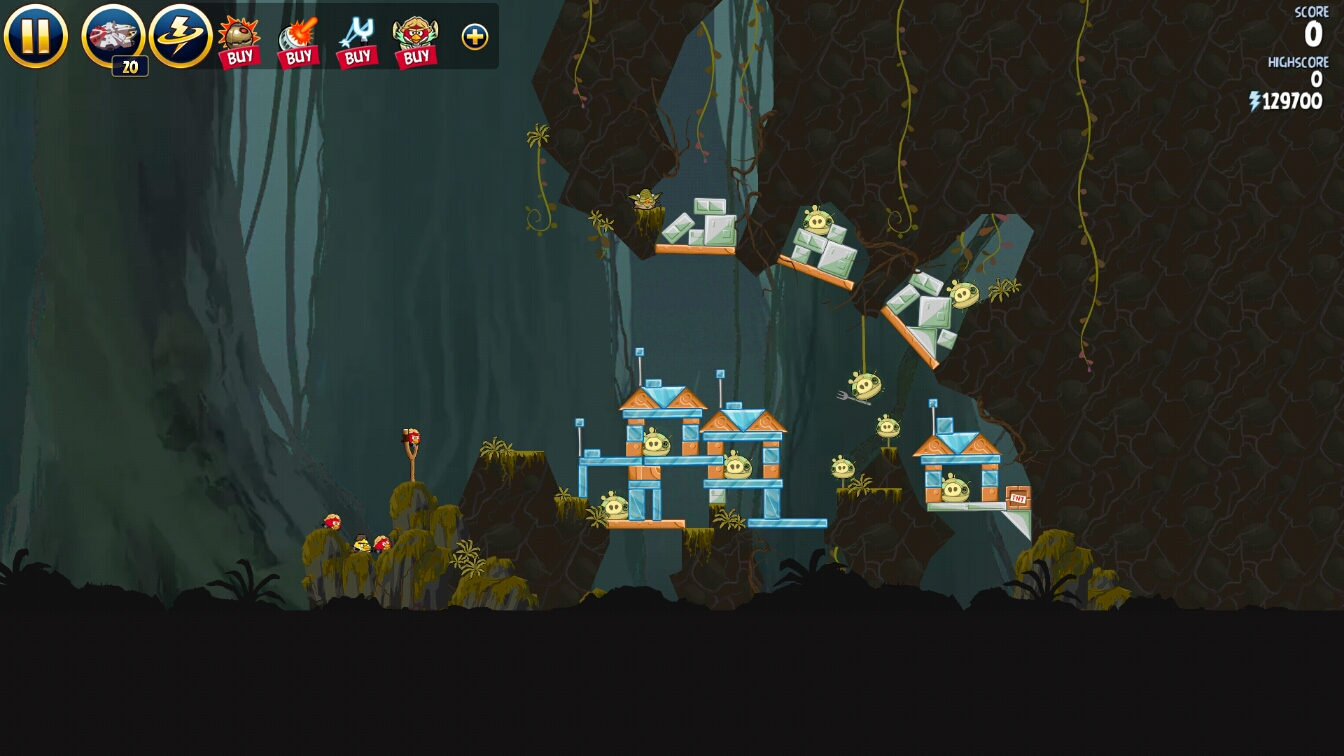Screen dimensions: 1344x756
Task: Open the lightning bolt power-ups button
Action: (180, 36)
